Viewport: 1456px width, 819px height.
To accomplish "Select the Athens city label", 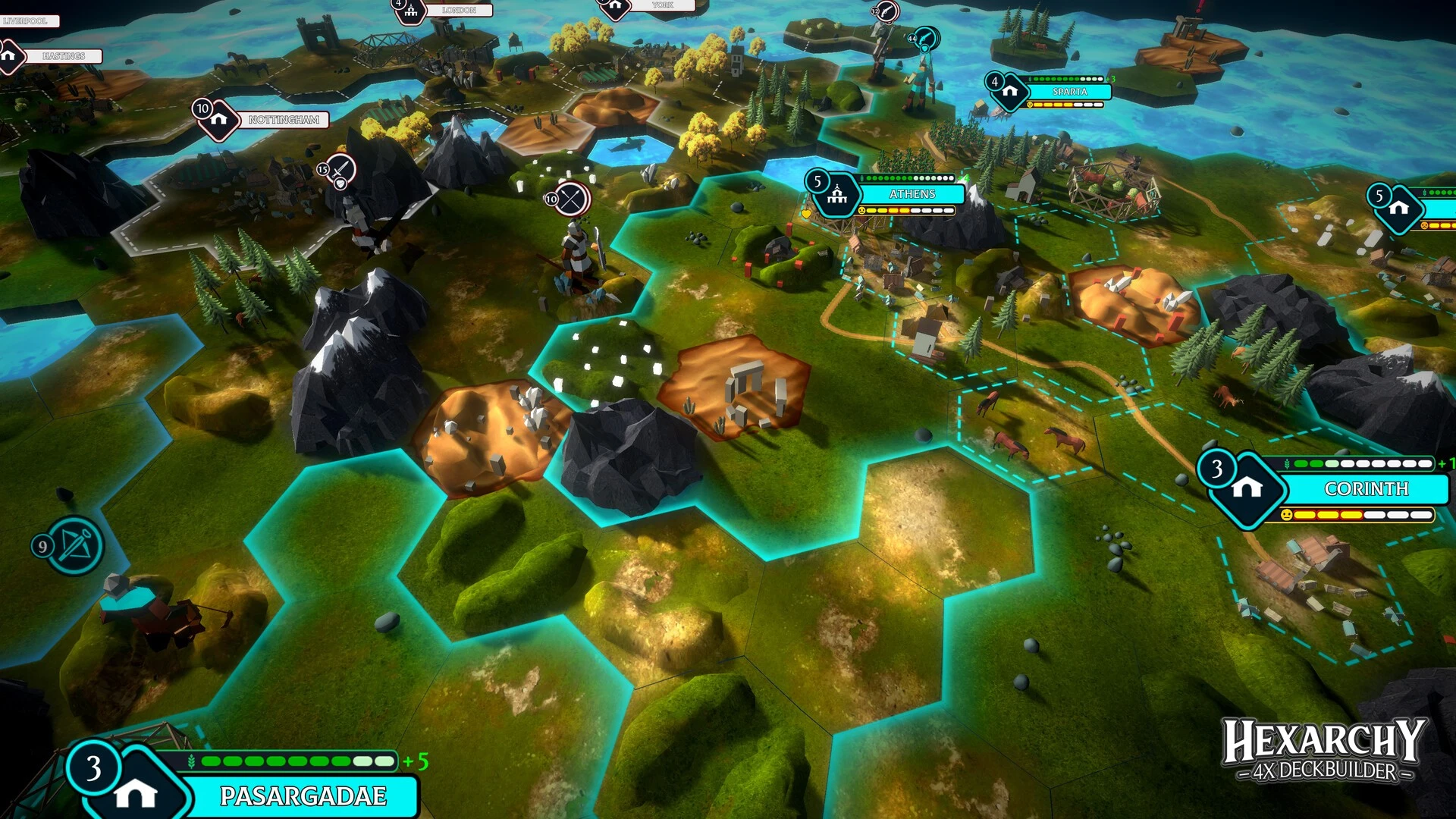I will tap(912, 194).
